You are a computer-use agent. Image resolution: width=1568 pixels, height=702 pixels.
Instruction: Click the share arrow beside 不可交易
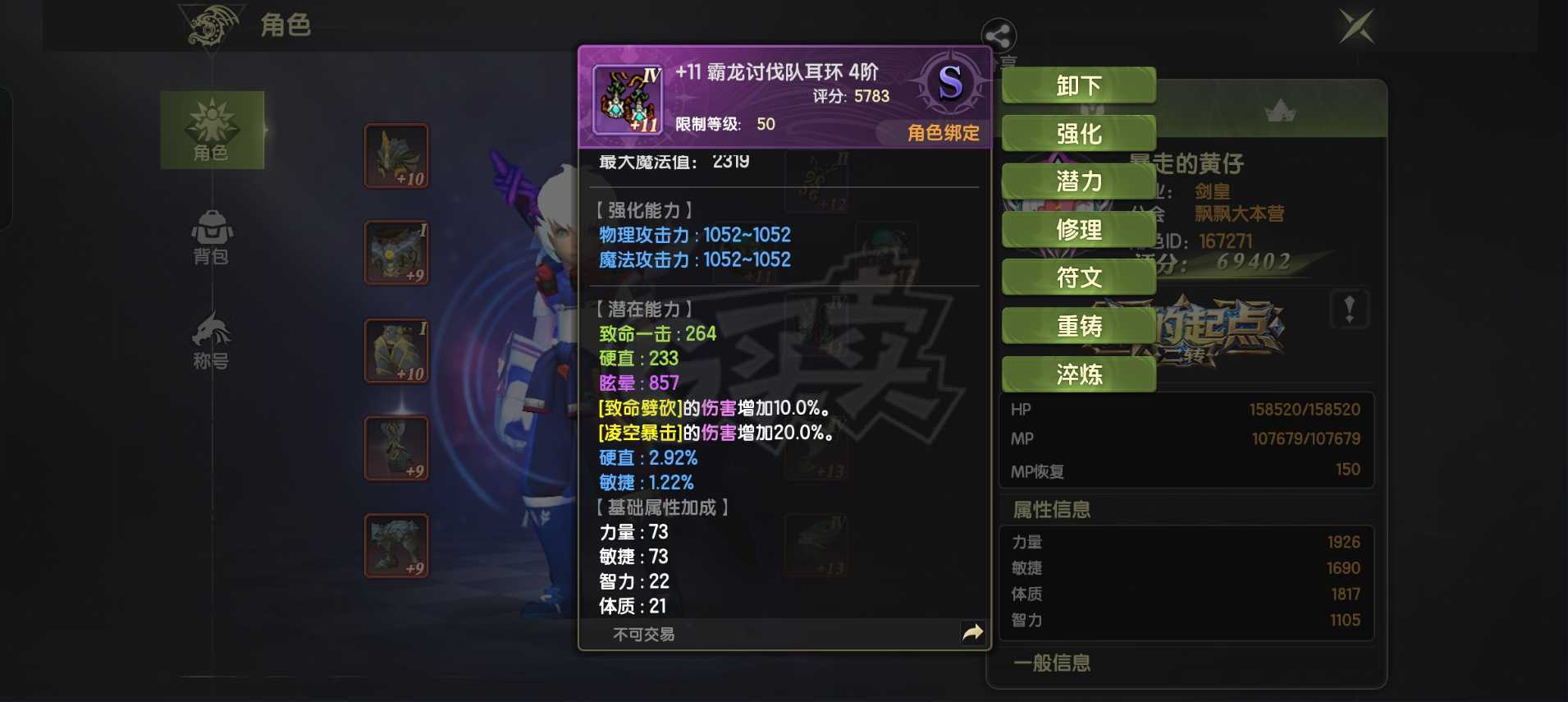click(973, 632)
